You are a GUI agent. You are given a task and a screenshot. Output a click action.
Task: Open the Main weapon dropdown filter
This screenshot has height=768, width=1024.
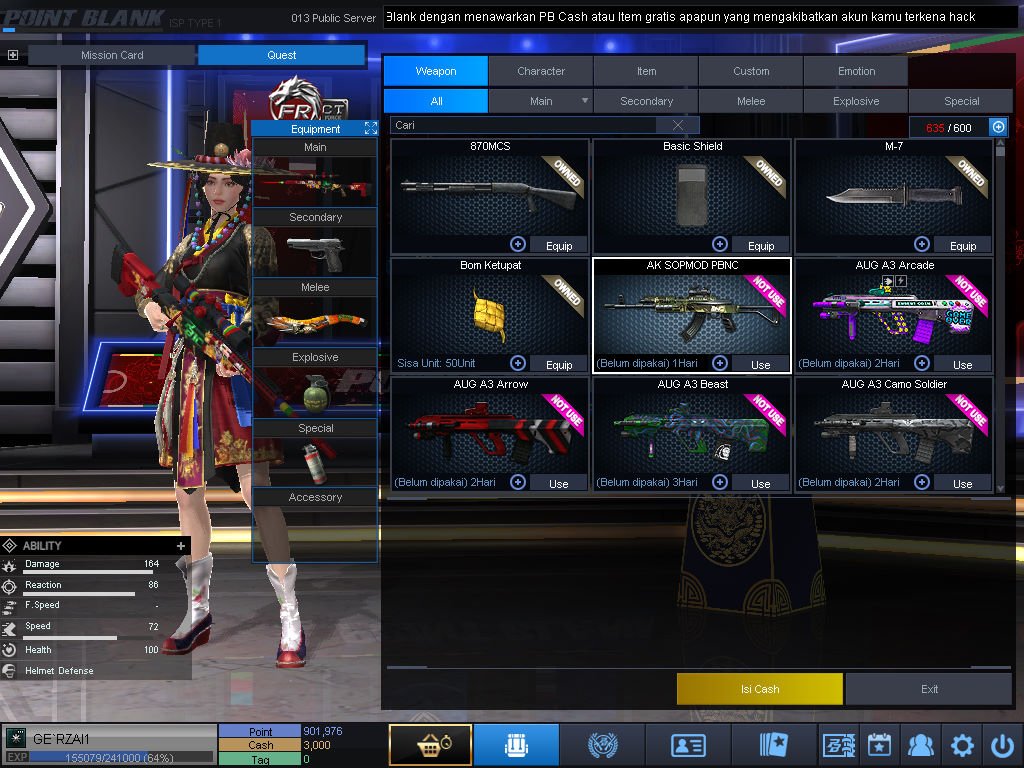coord(585,101)
